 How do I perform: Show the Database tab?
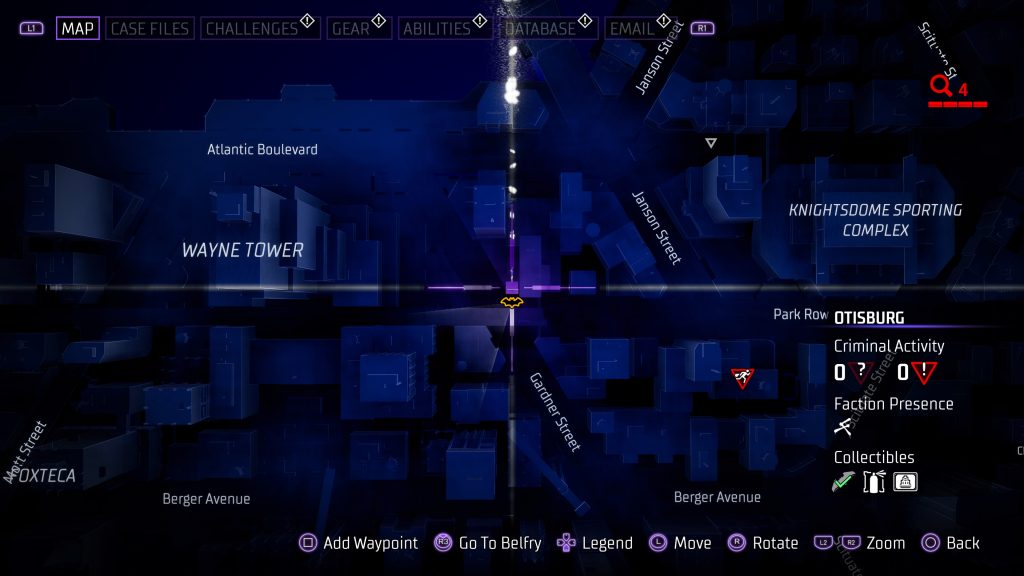coord(540,28)
